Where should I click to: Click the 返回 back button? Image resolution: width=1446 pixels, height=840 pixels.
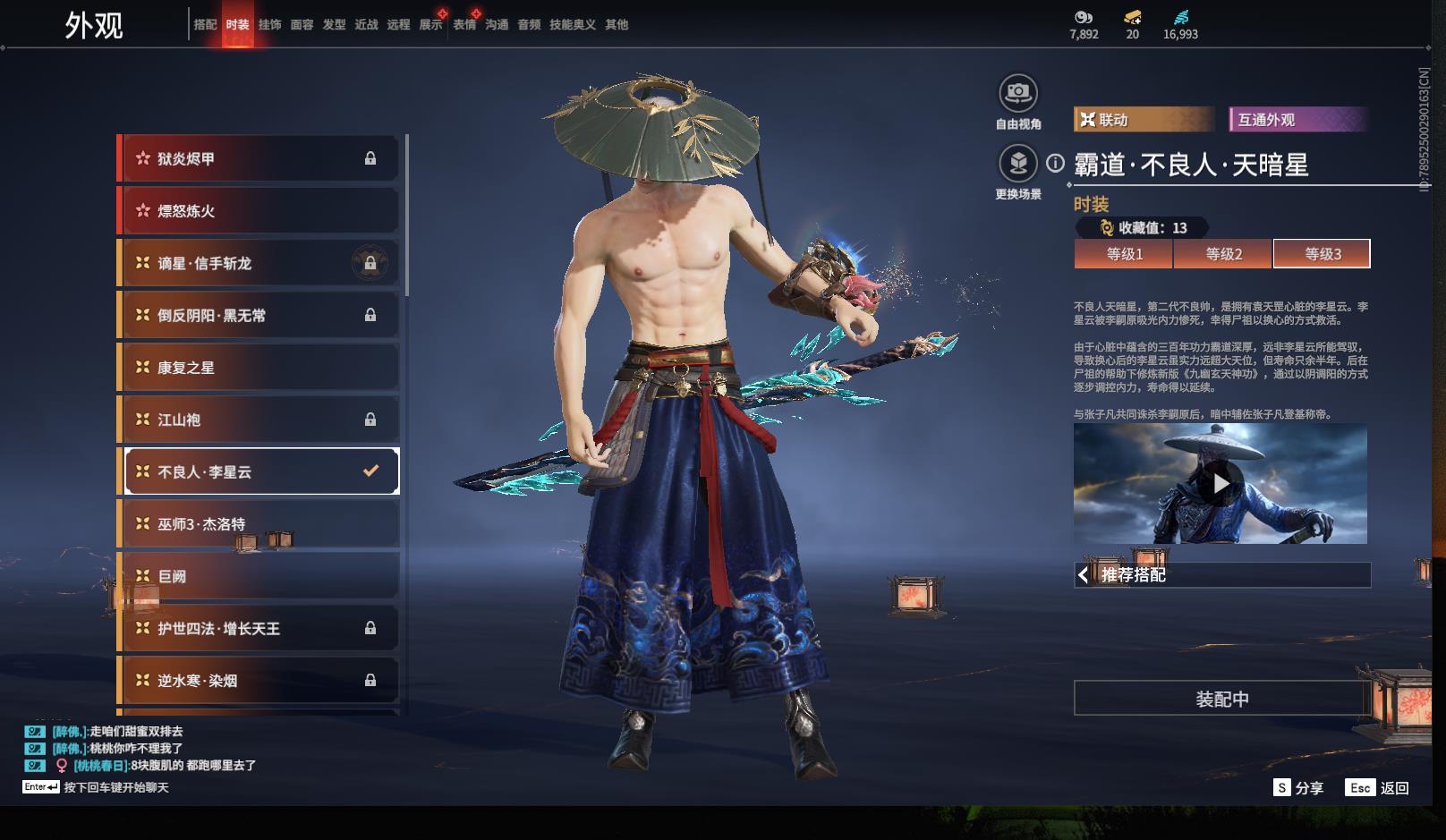point(1378,787)
